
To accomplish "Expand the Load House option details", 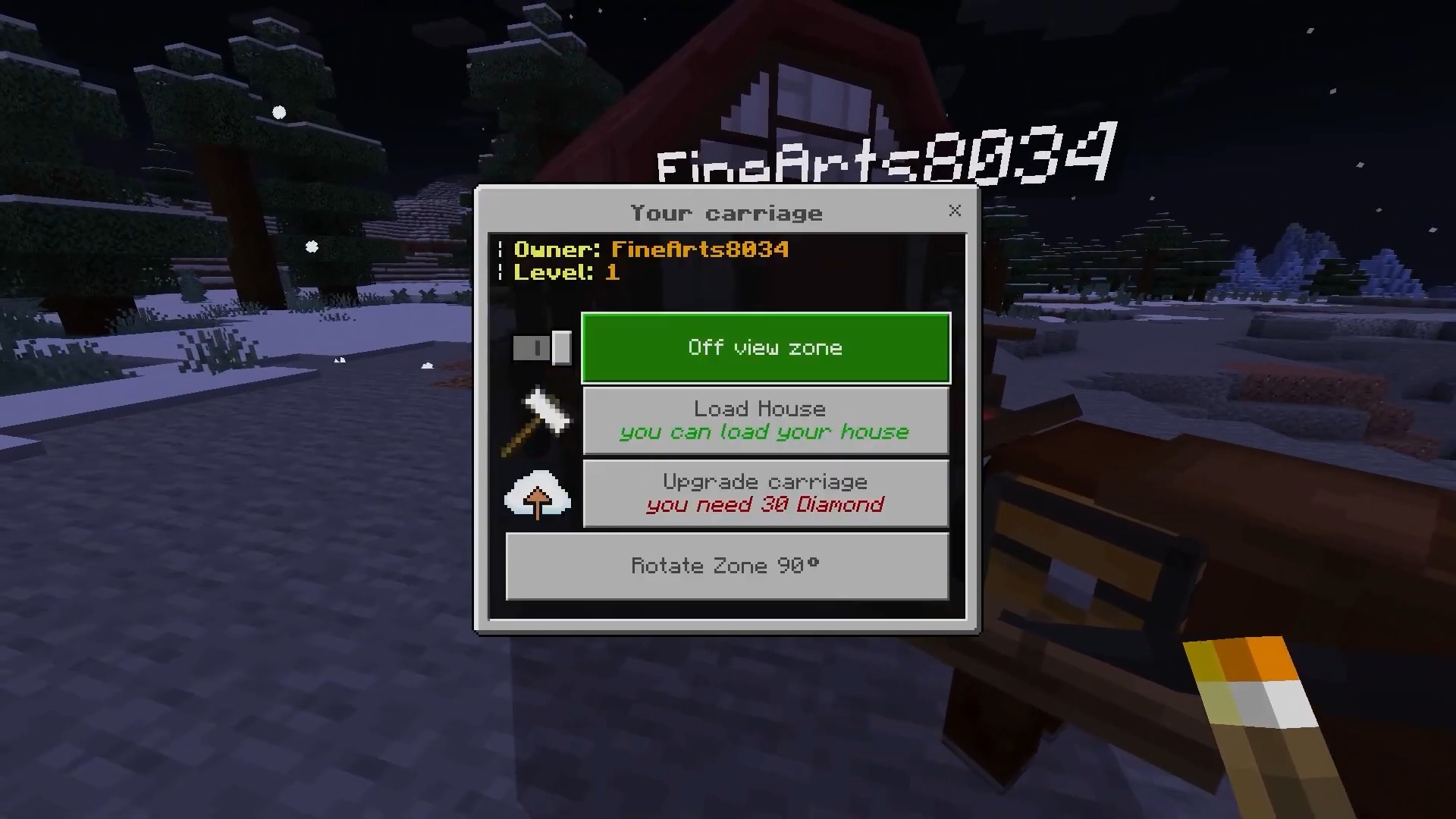I will 764,420.
